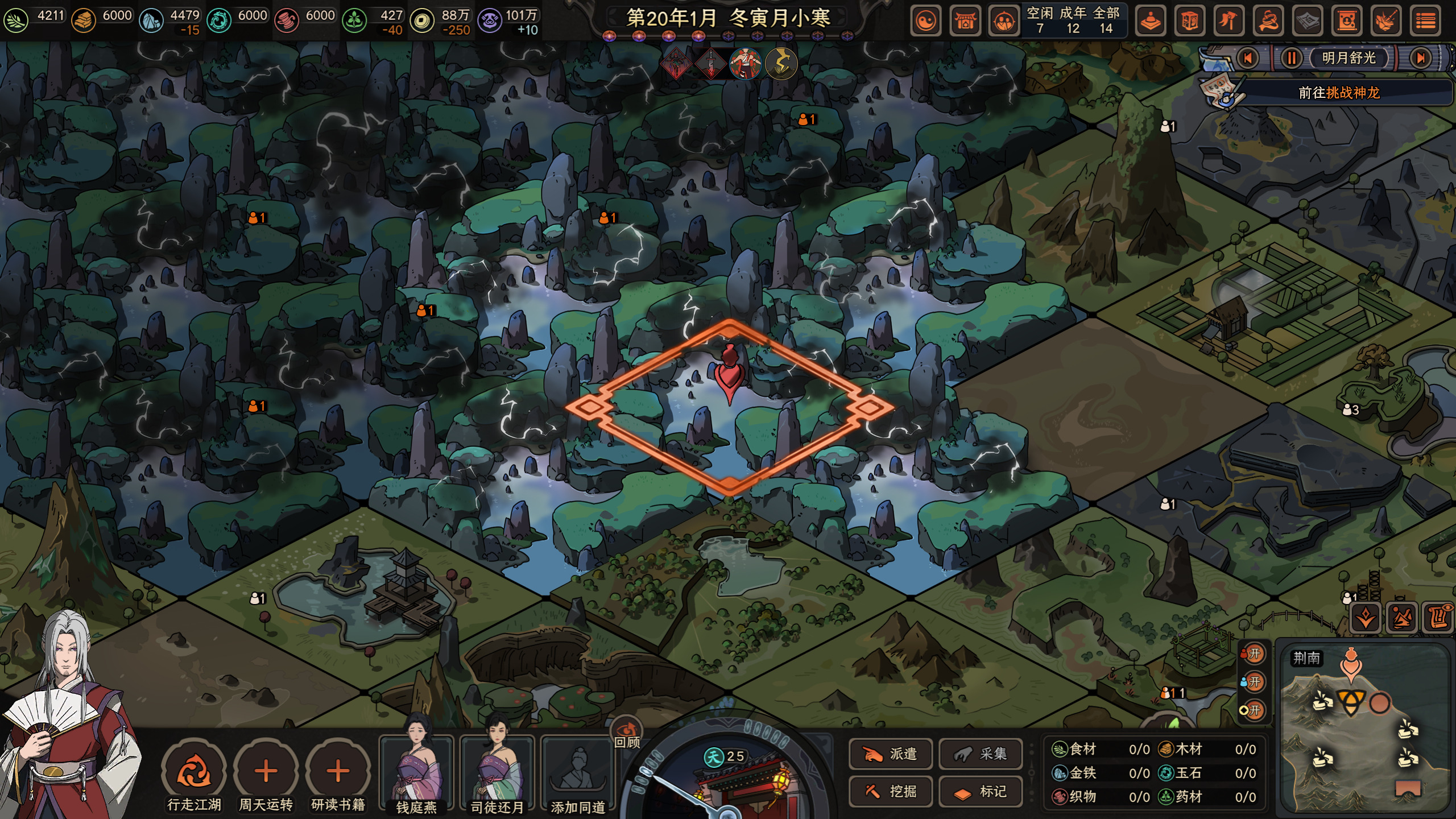Click the 荆南 region minimap
This screenshot has height=819, width=1456.
pos(1364,728)
